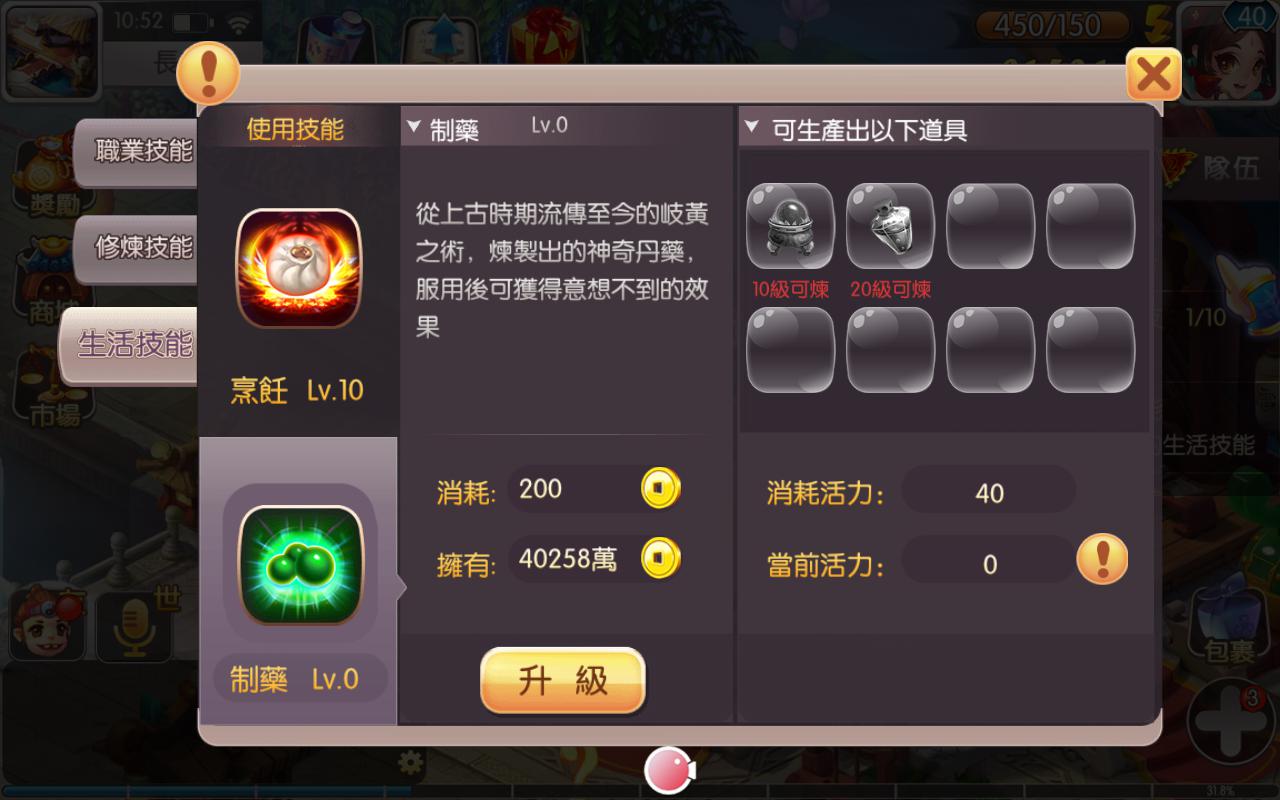
Task: Expand the yellow exclamation bubble near panel top-left
Action: click(x=208, y=73)
